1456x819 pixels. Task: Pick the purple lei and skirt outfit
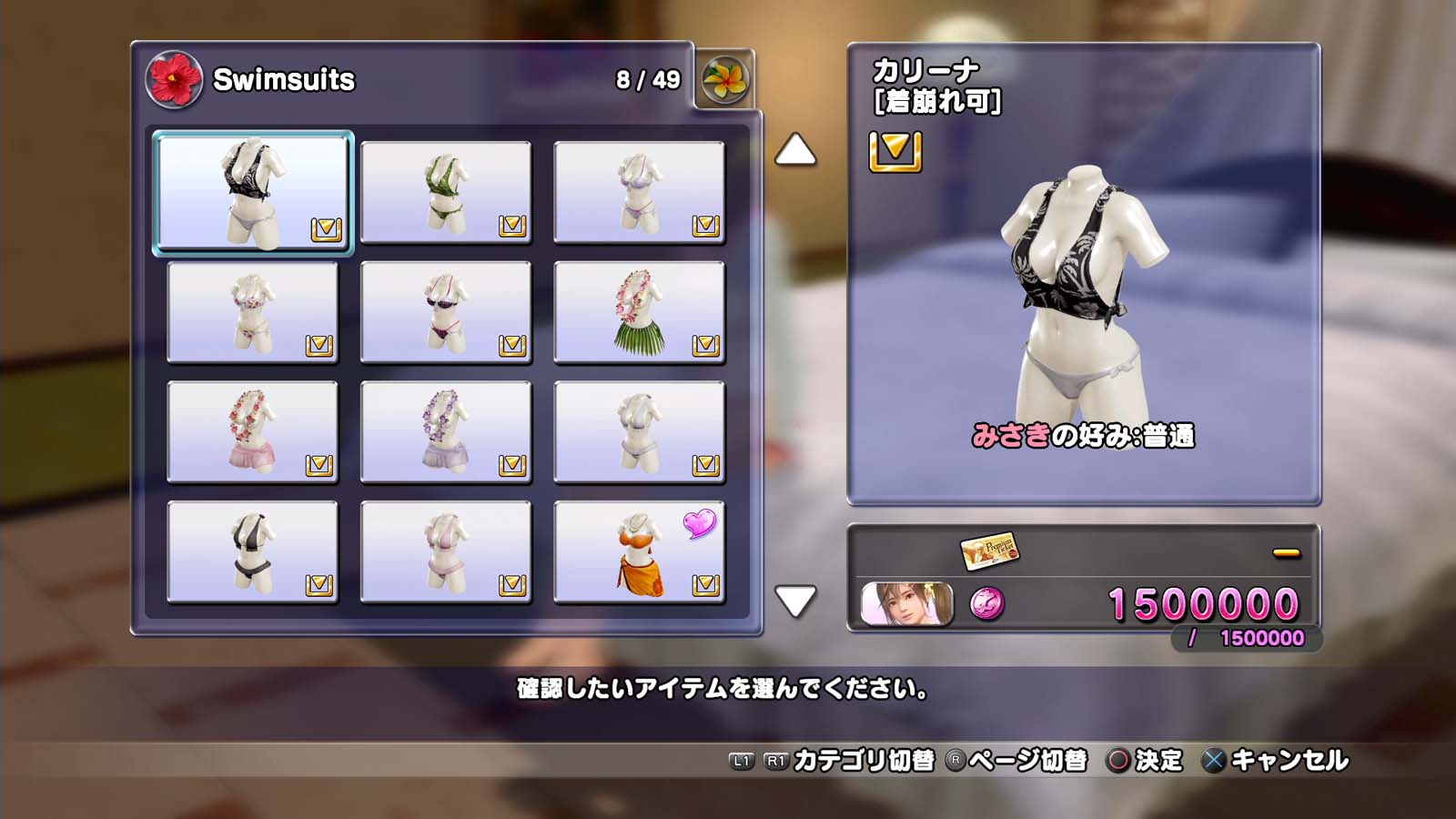tap(446, 431)
